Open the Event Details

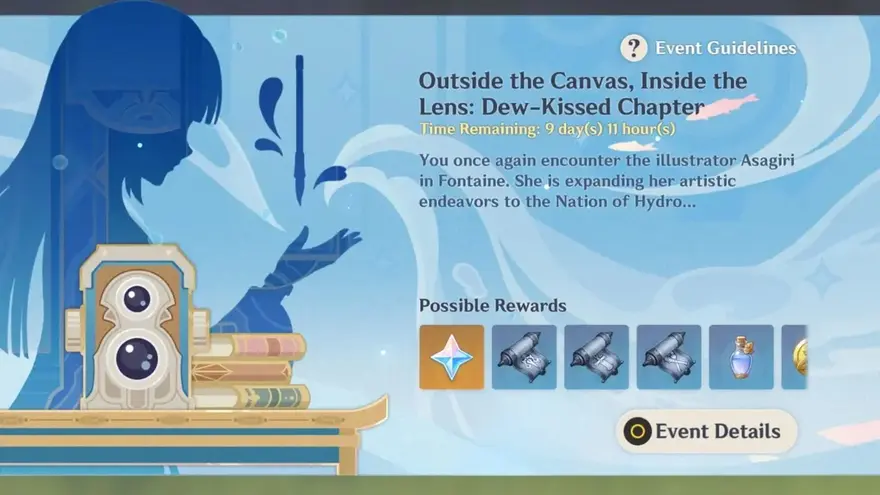click(x=706, y=432)
